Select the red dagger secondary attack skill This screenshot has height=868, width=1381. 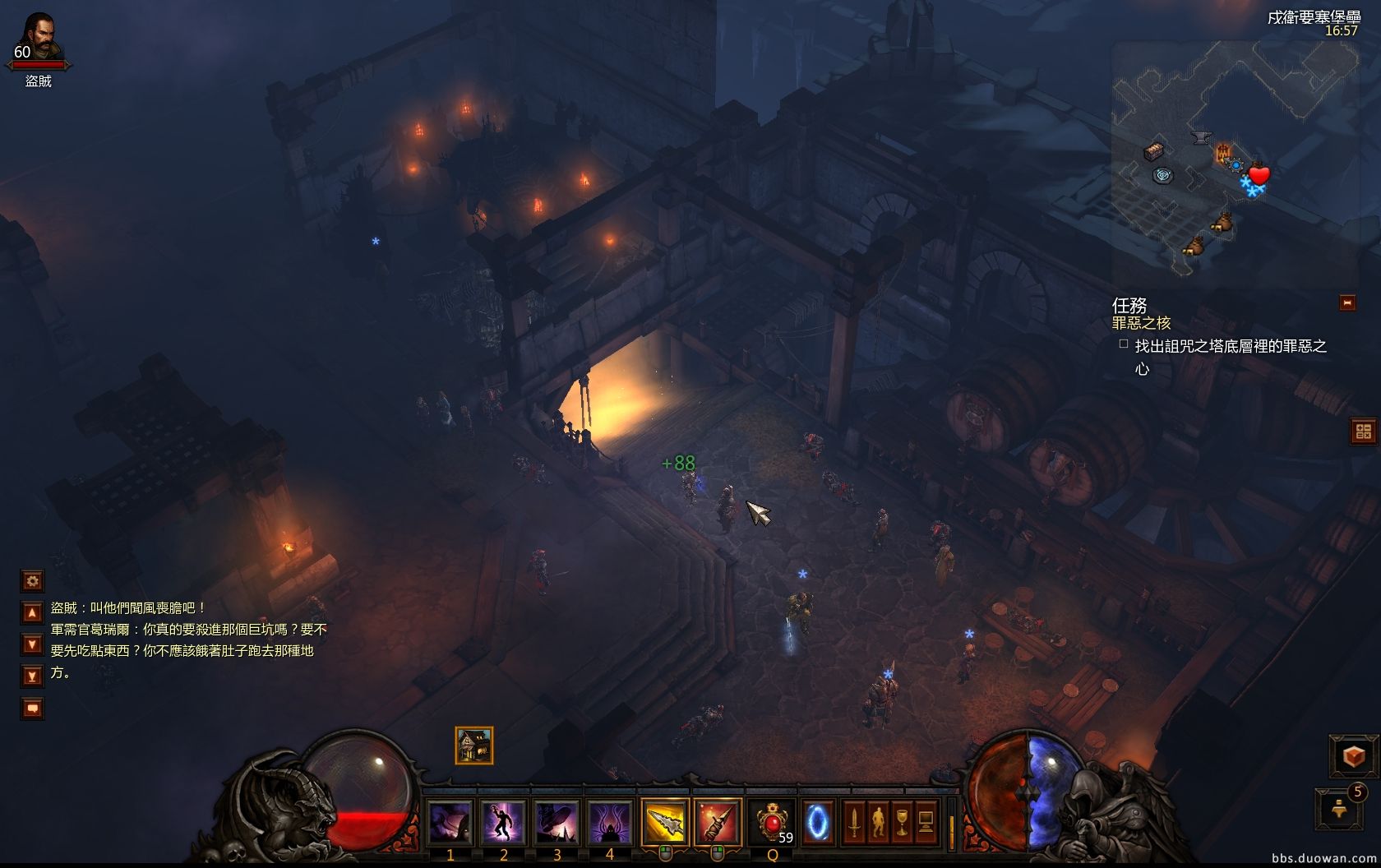click(717, 821)
